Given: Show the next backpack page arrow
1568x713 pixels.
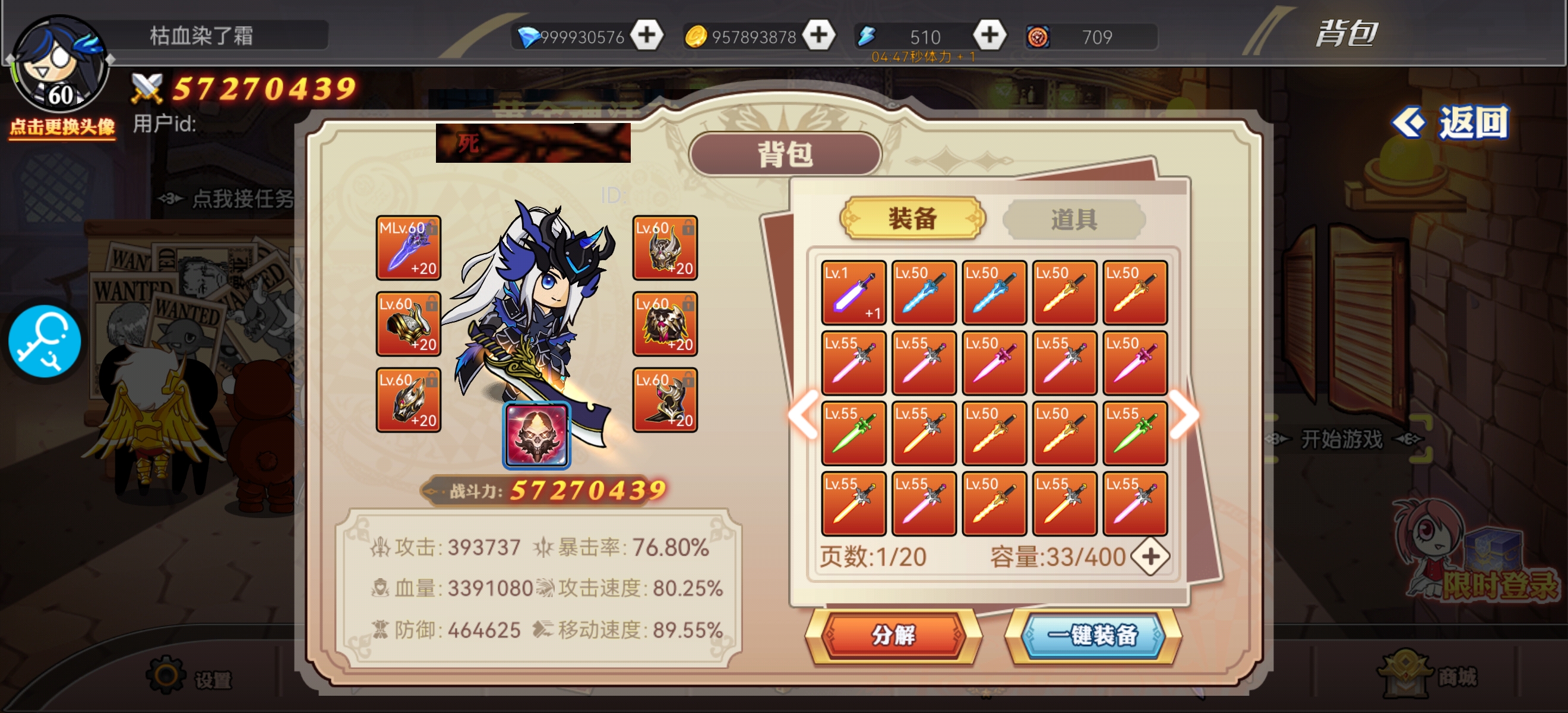Looking at the screenshot, I should click(1184, 415).
